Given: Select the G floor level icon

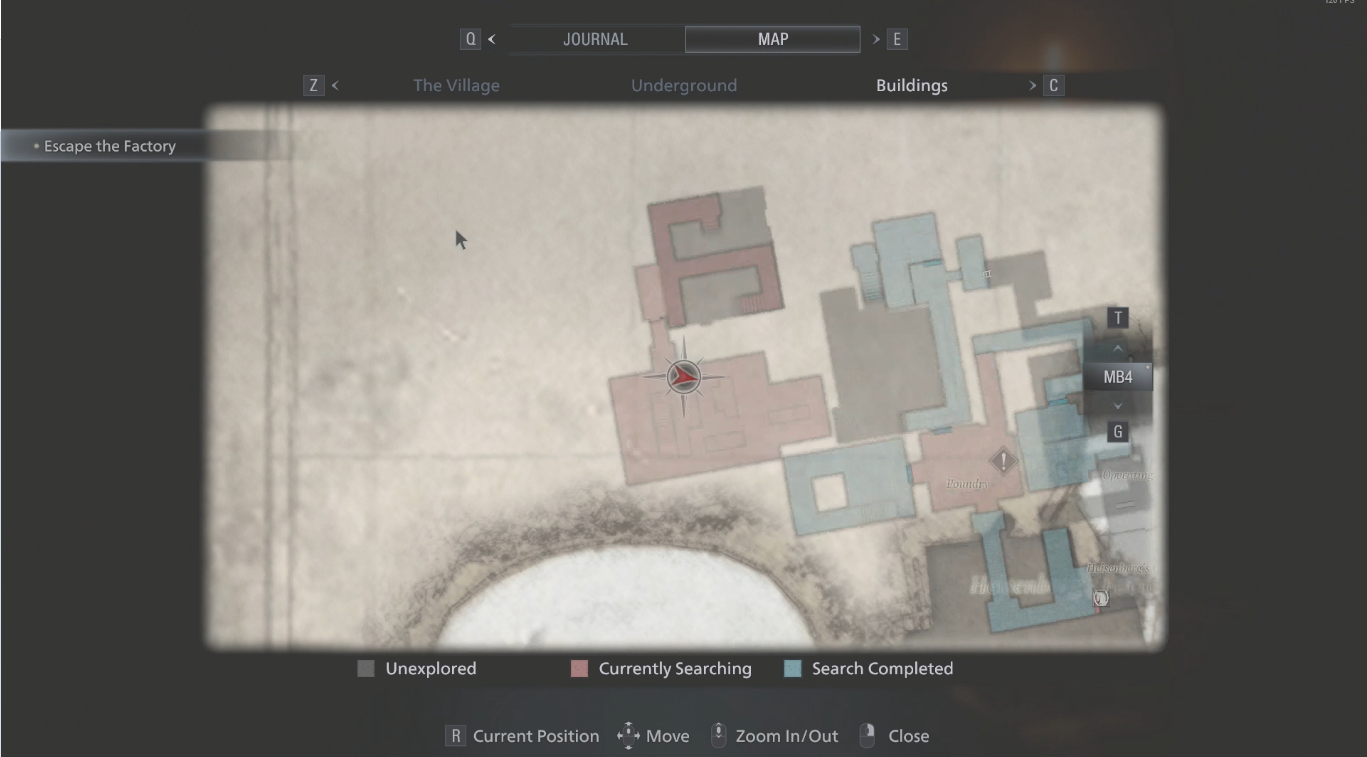Looking at the screenshot, I should point(1117,430).
